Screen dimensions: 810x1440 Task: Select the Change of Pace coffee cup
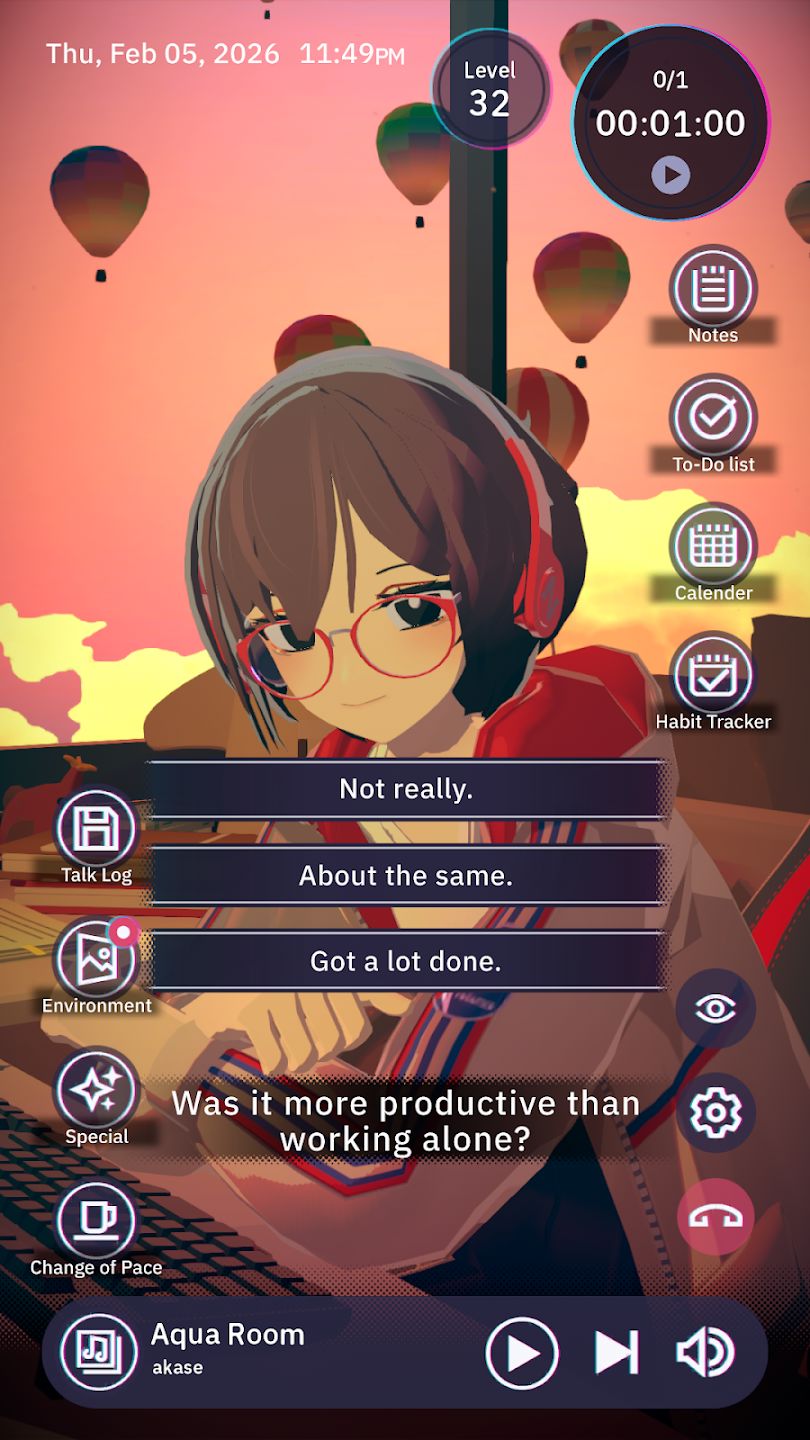point(96,1220)
